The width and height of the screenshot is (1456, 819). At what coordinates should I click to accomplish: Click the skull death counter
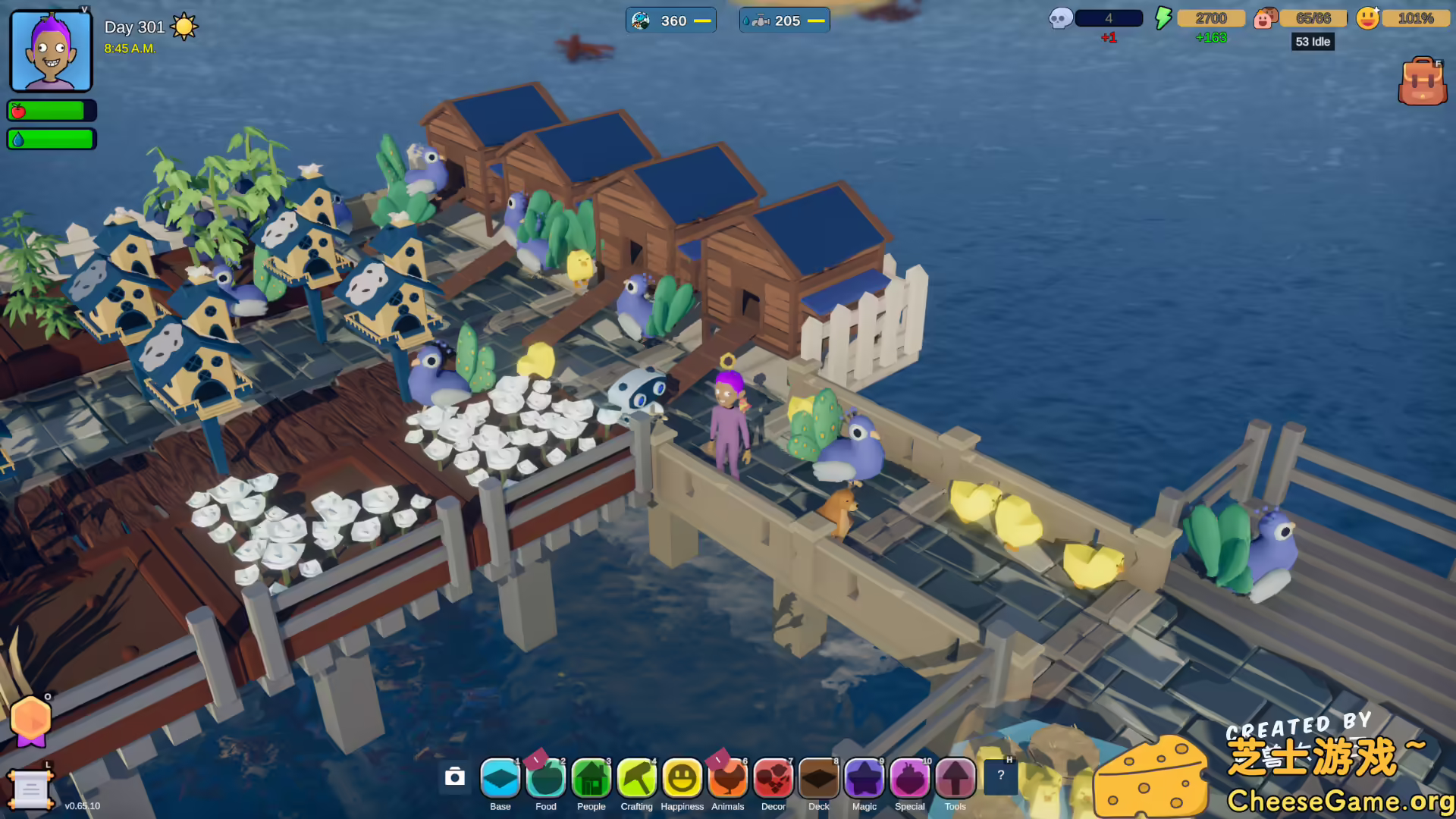pyautogui.click(x=1059, y=16)
